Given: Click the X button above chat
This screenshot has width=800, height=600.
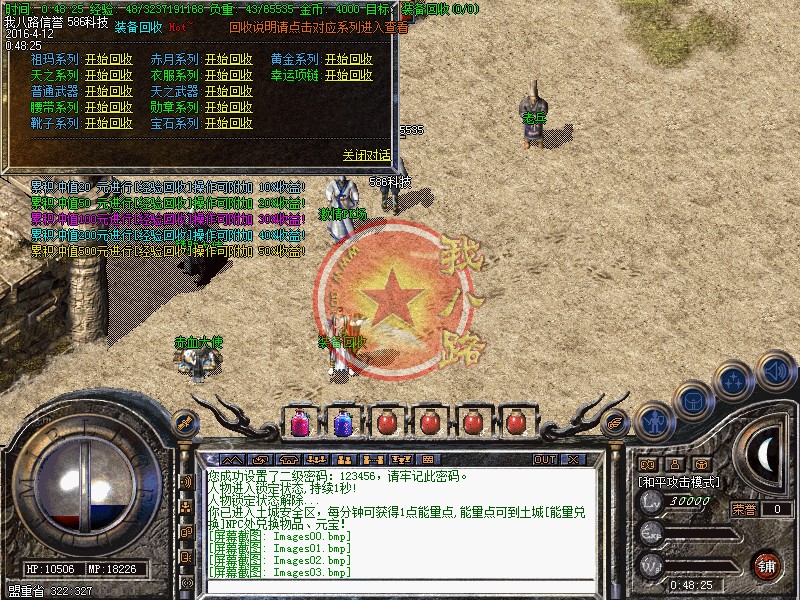Looking at the screenshot, I should (x=573, y=460).
